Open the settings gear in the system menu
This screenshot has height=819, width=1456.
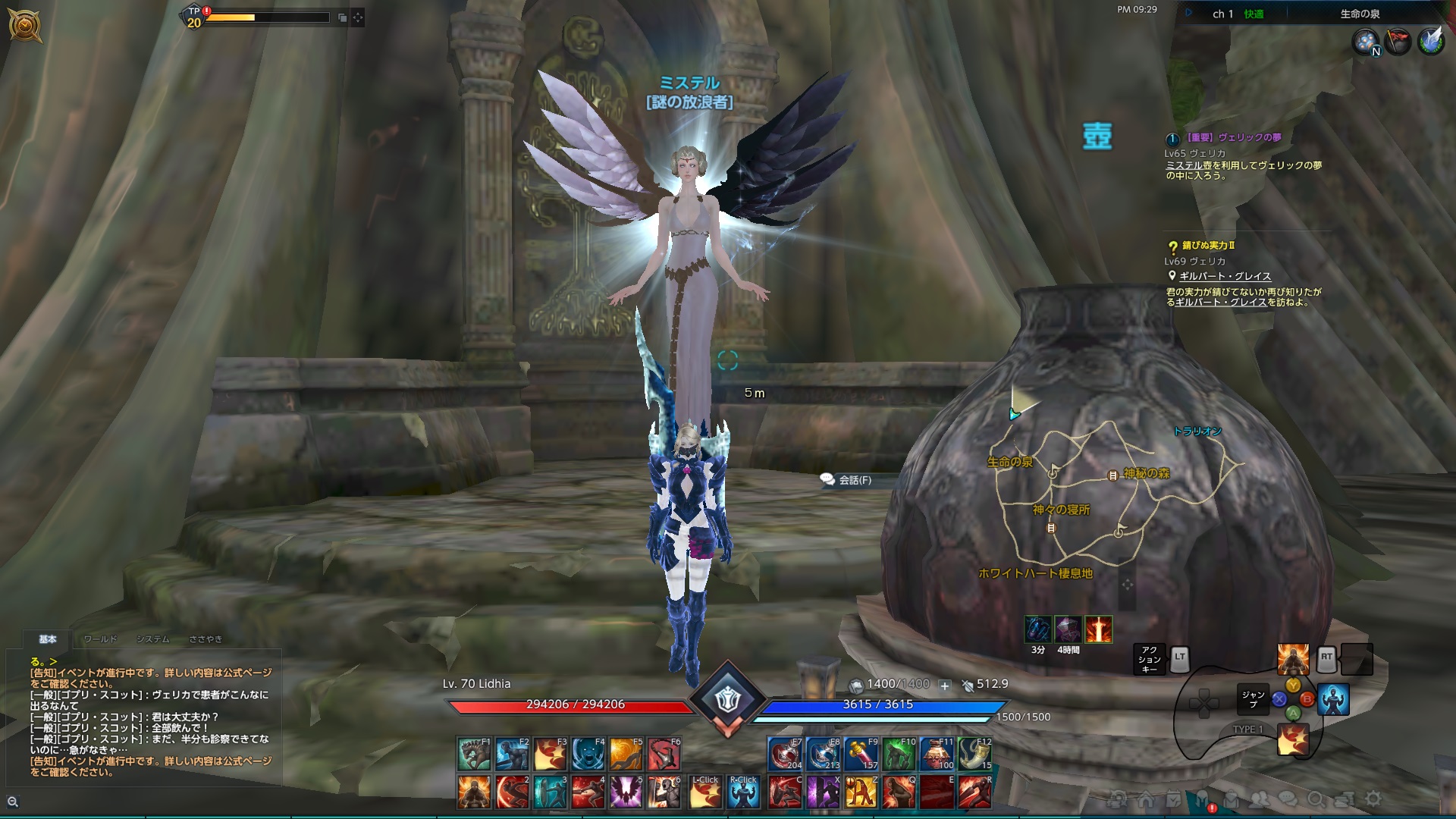[1374, 799]
